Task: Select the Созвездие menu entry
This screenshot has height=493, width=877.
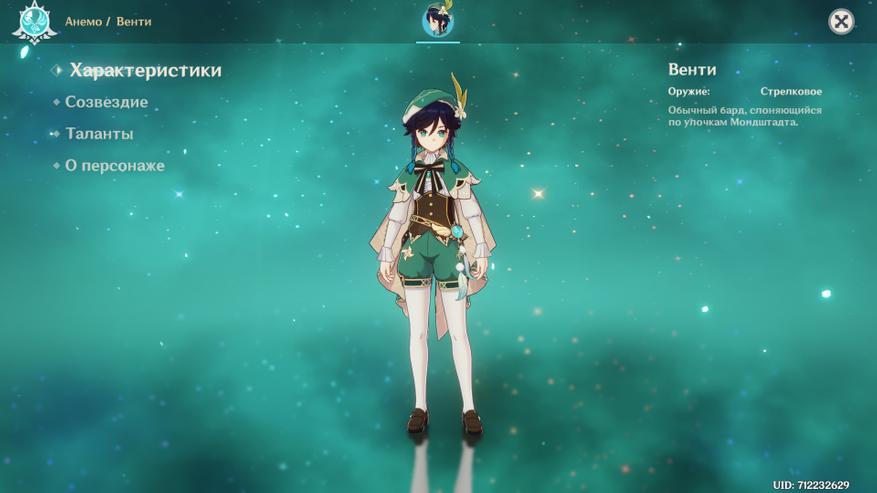Action: (x=106, y=102)
